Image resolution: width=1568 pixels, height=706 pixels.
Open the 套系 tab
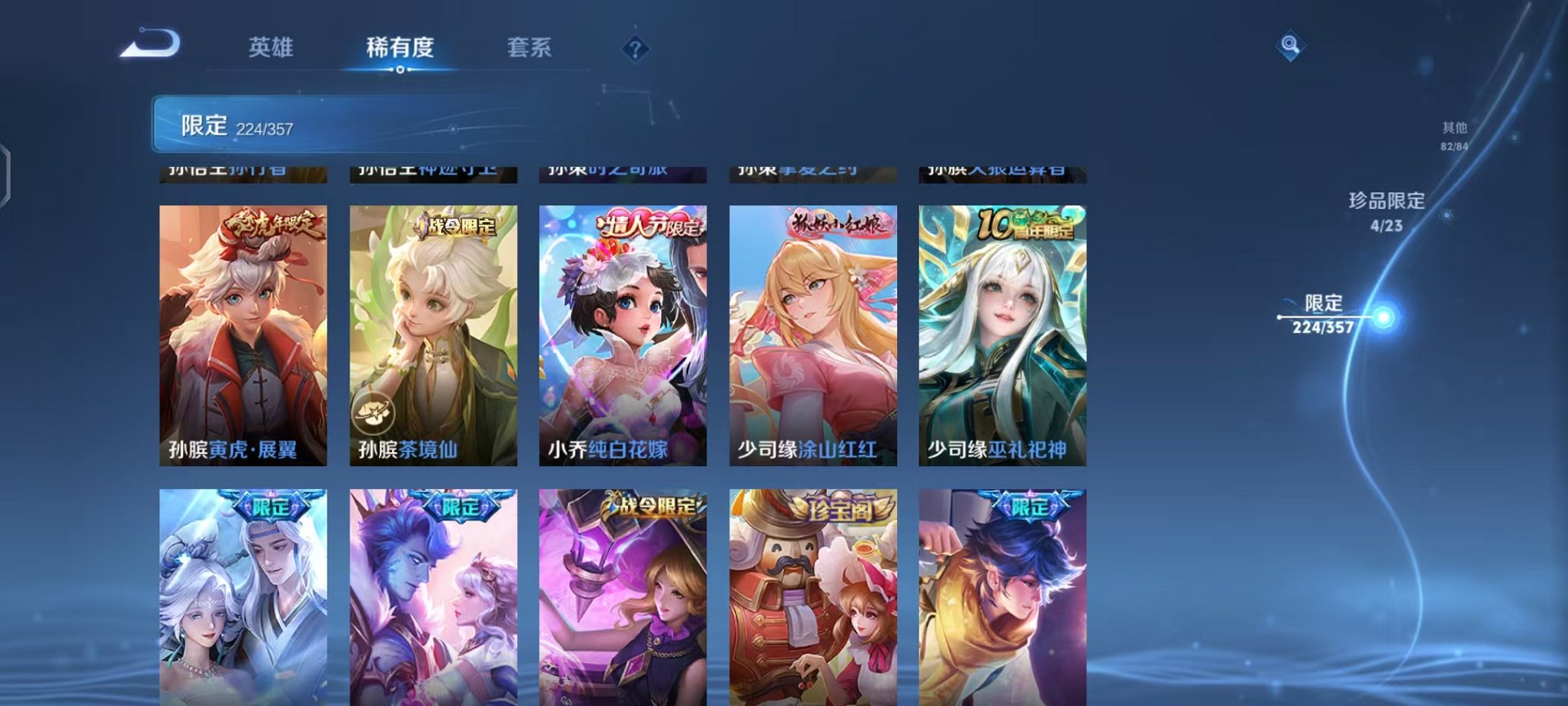[528, 48]
